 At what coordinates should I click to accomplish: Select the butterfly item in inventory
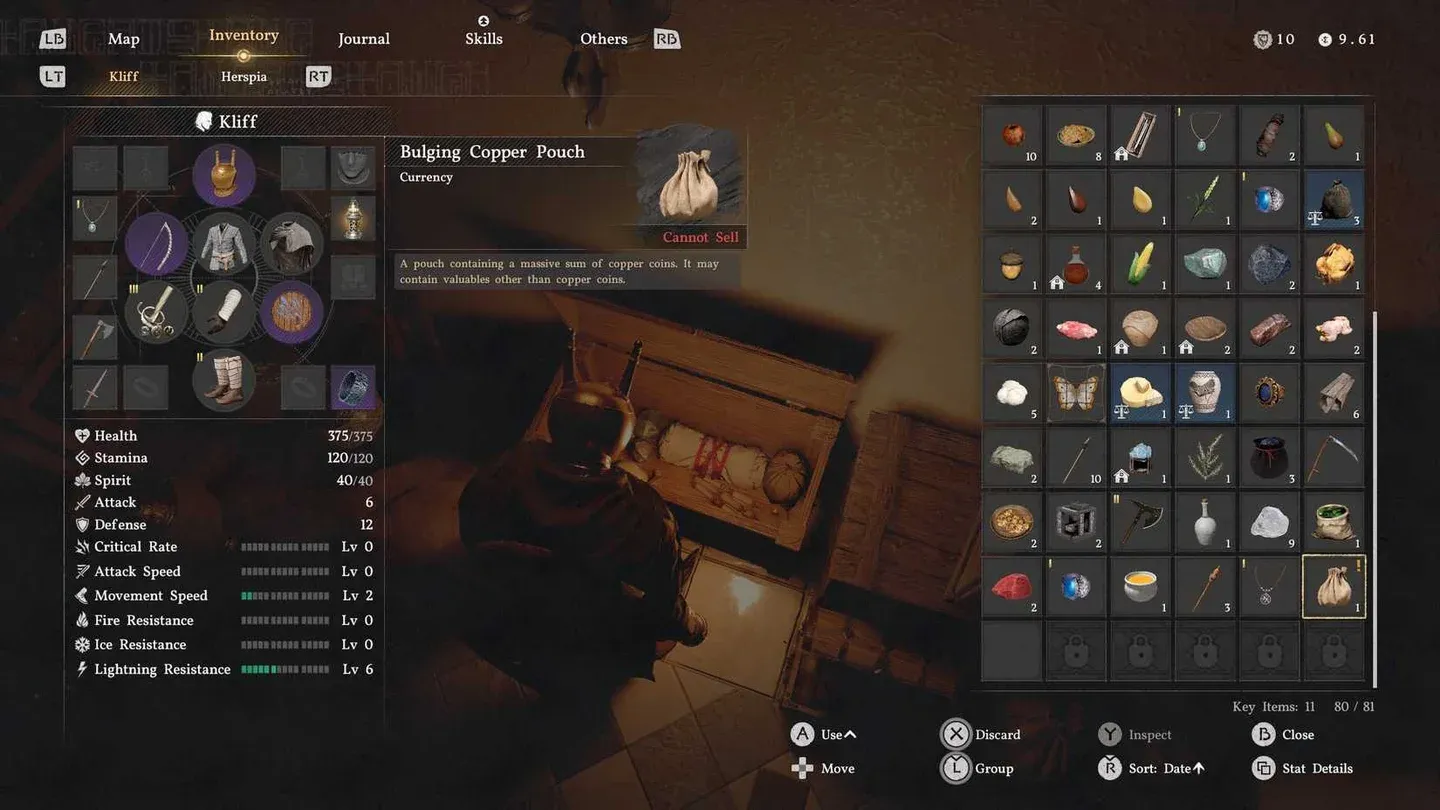[1076, 393]
